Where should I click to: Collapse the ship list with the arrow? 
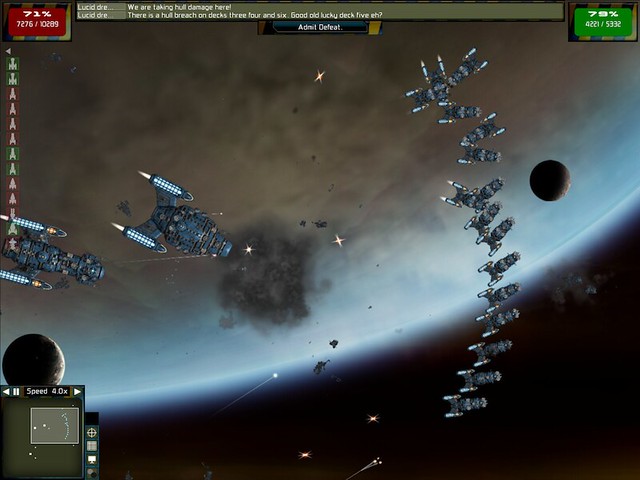click(8, 51)
